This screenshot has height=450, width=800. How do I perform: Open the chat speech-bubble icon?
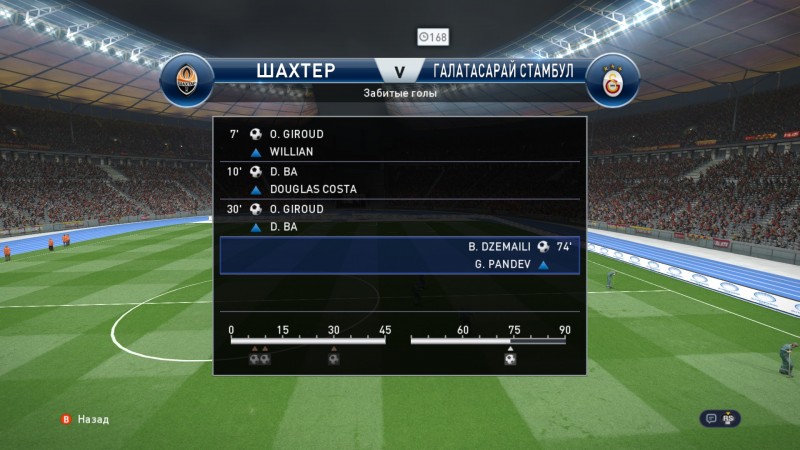[711, 419]
